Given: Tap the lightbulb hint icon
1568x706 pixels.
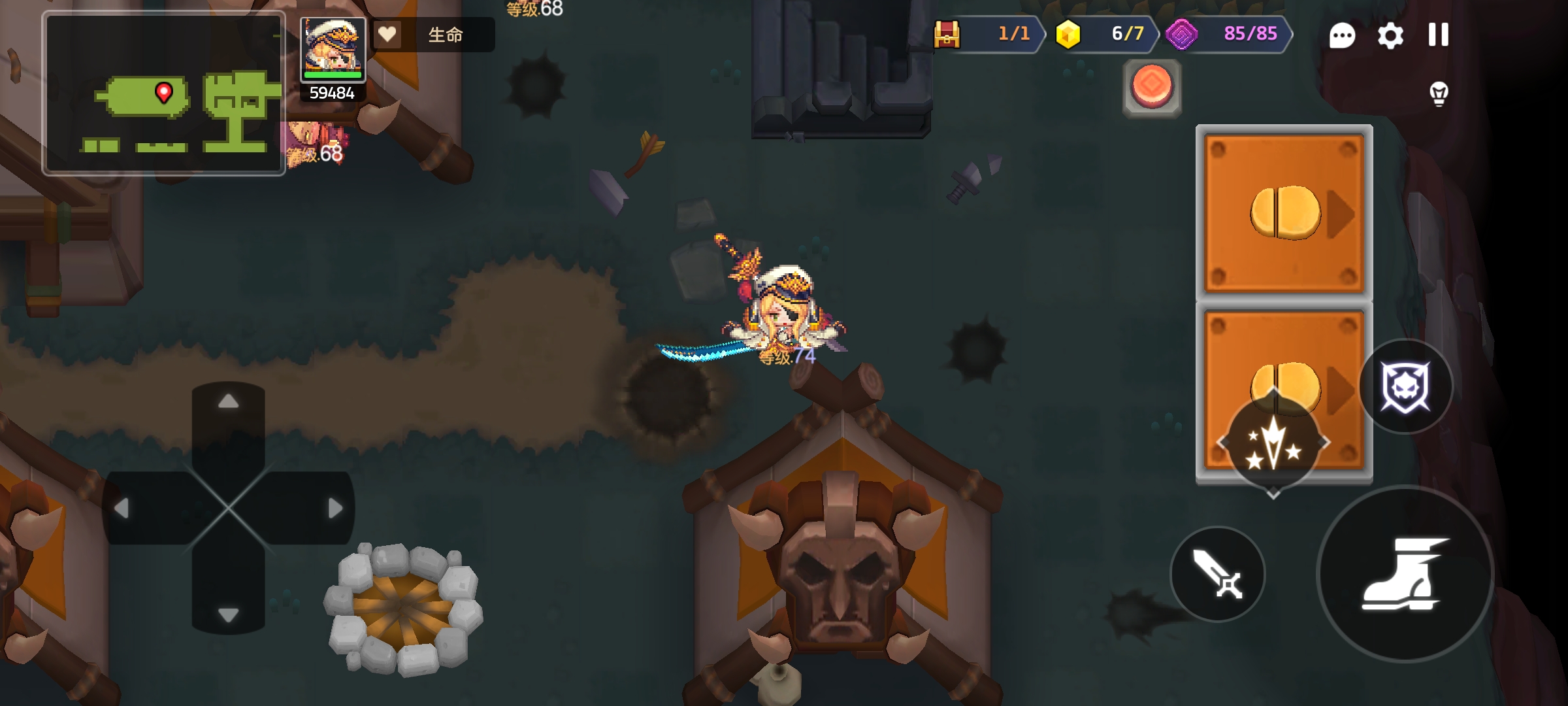Looking at the screenshot, I should point(1439,93).
